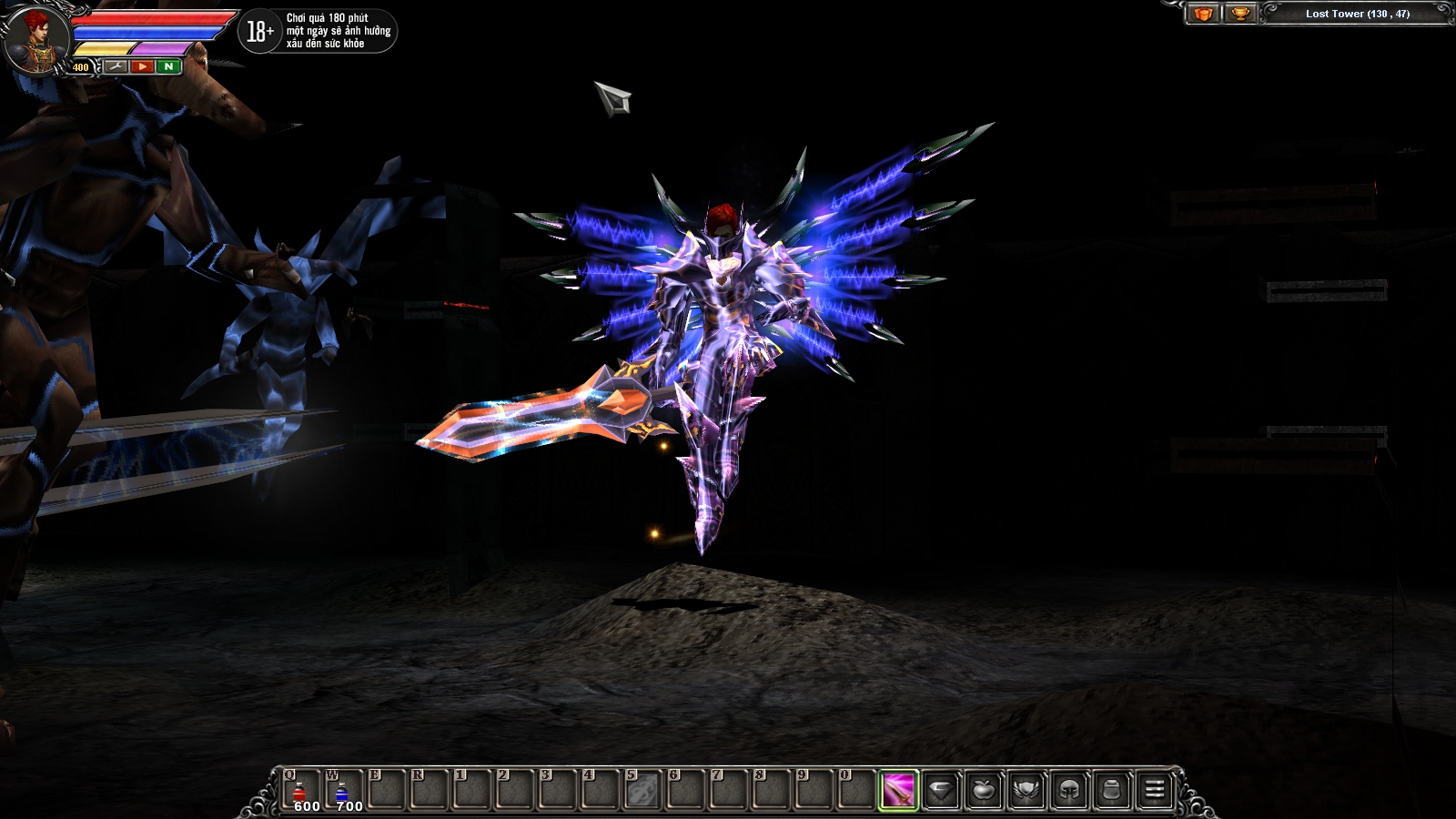Open the settings via the wrench icon
Screen dimensions: 1456x819
click(x=116, y=66)
